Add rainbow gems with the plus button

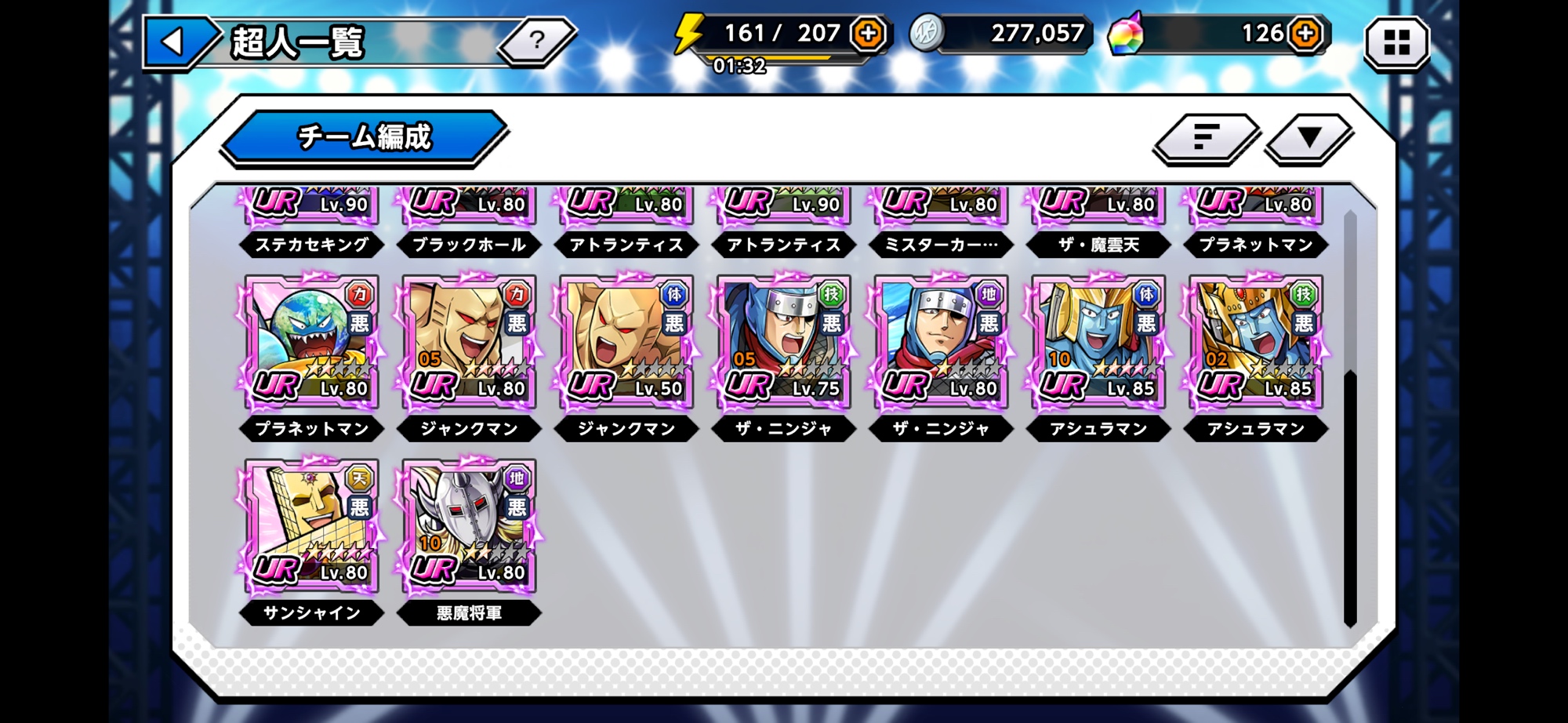[1305, 34]
